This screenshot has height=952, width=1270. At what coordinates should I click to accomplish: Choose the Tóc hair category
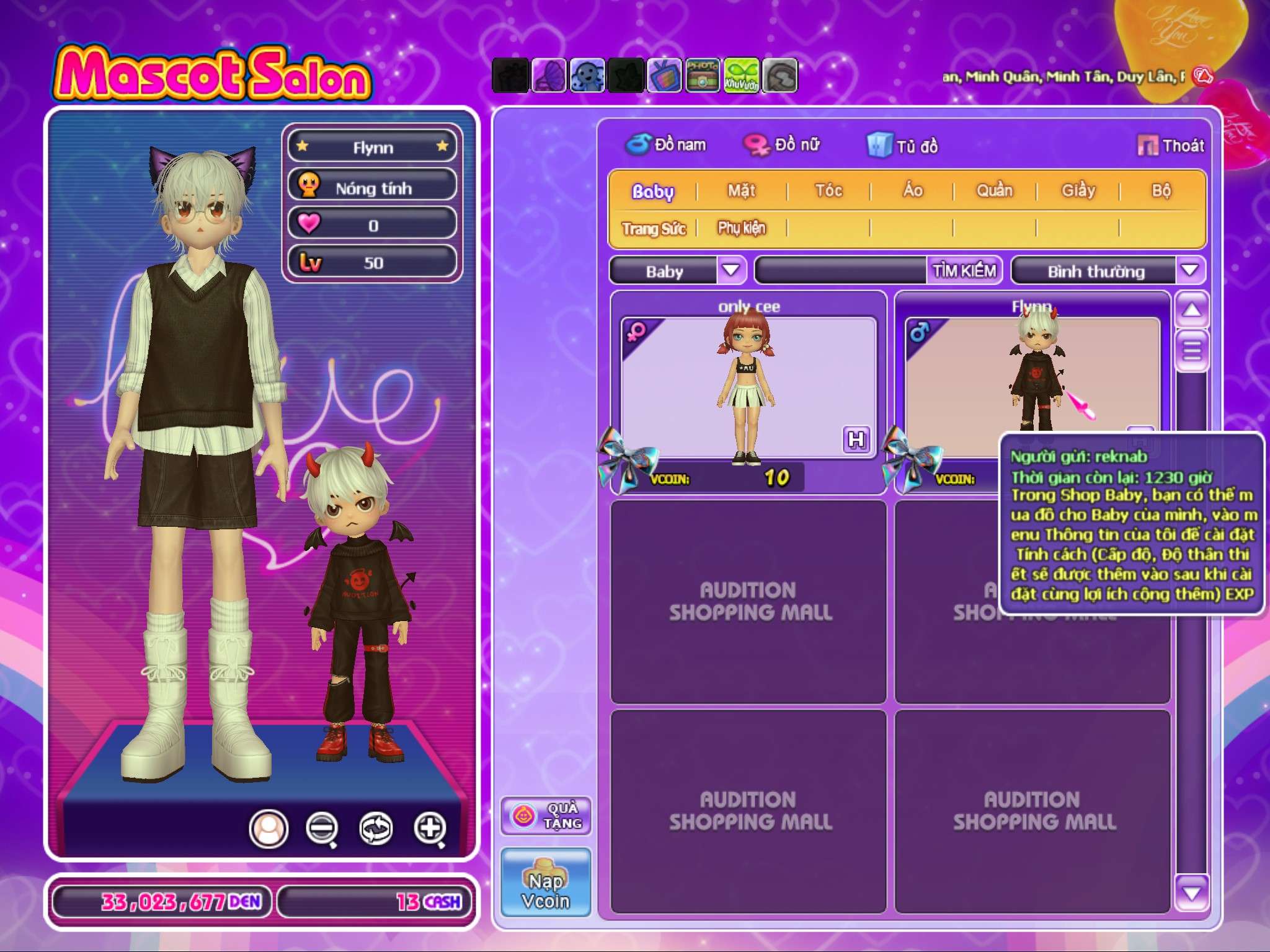coord(828,190)
